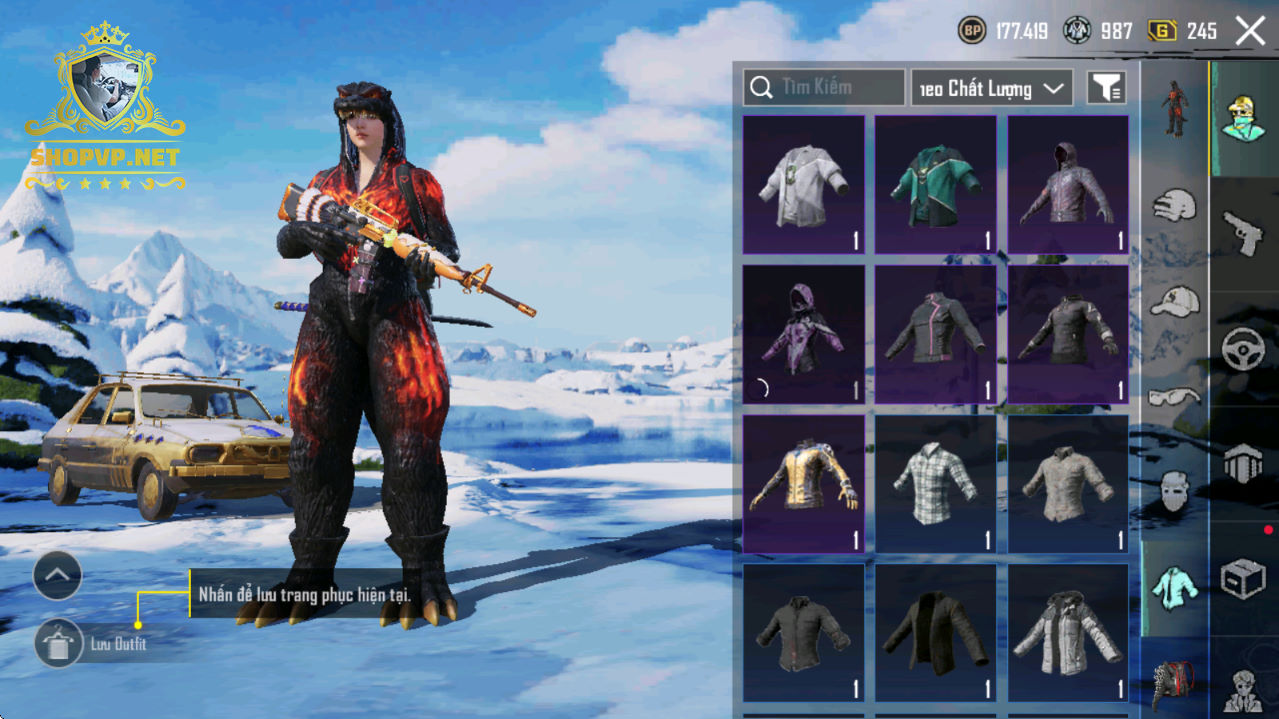
Task: Choose the white puffer jacket
Action: click(x=1068, y=633)
